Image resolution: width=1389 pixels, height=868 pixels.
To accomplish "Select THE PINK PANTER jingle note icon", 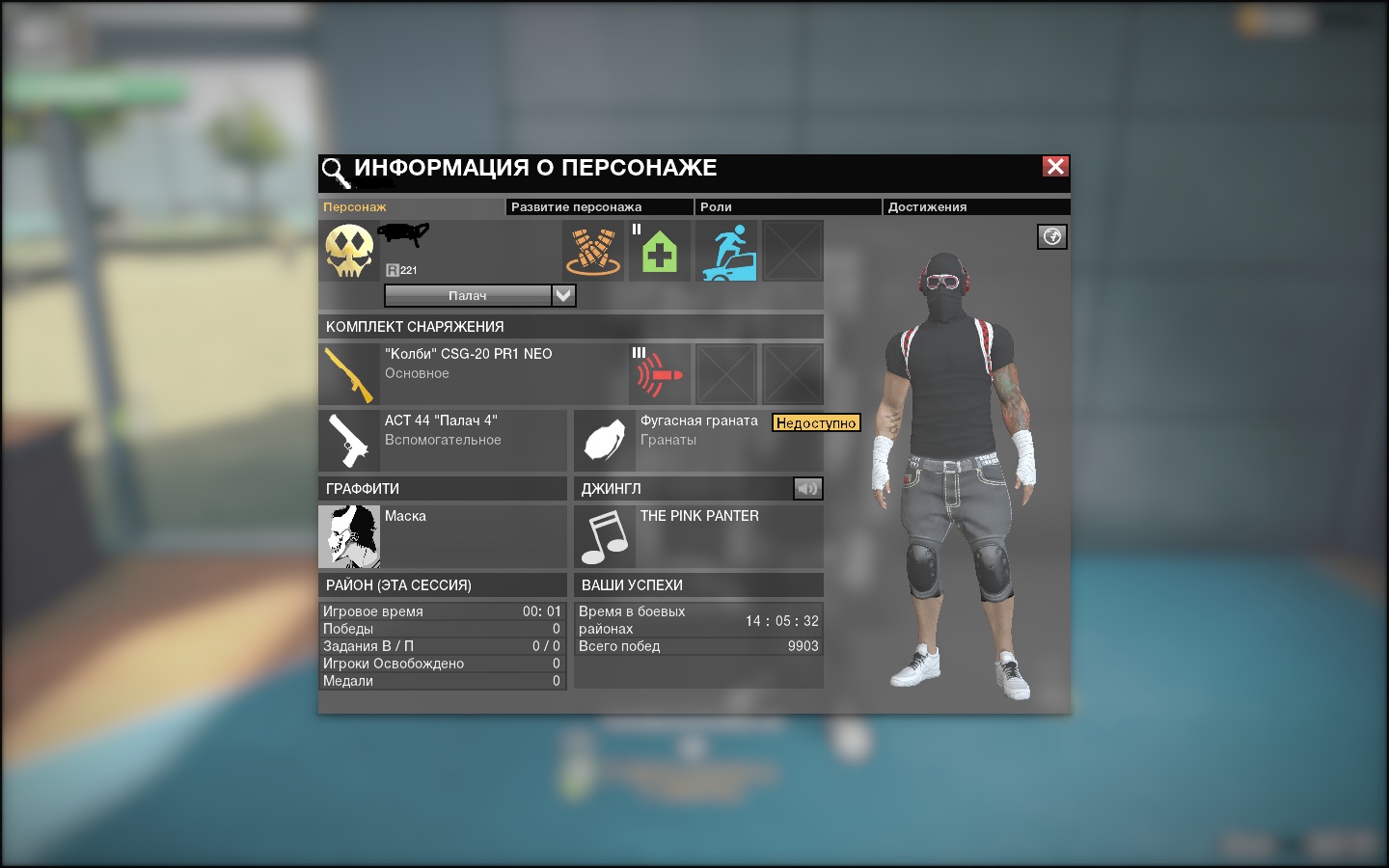I will [x=605, y=536].
